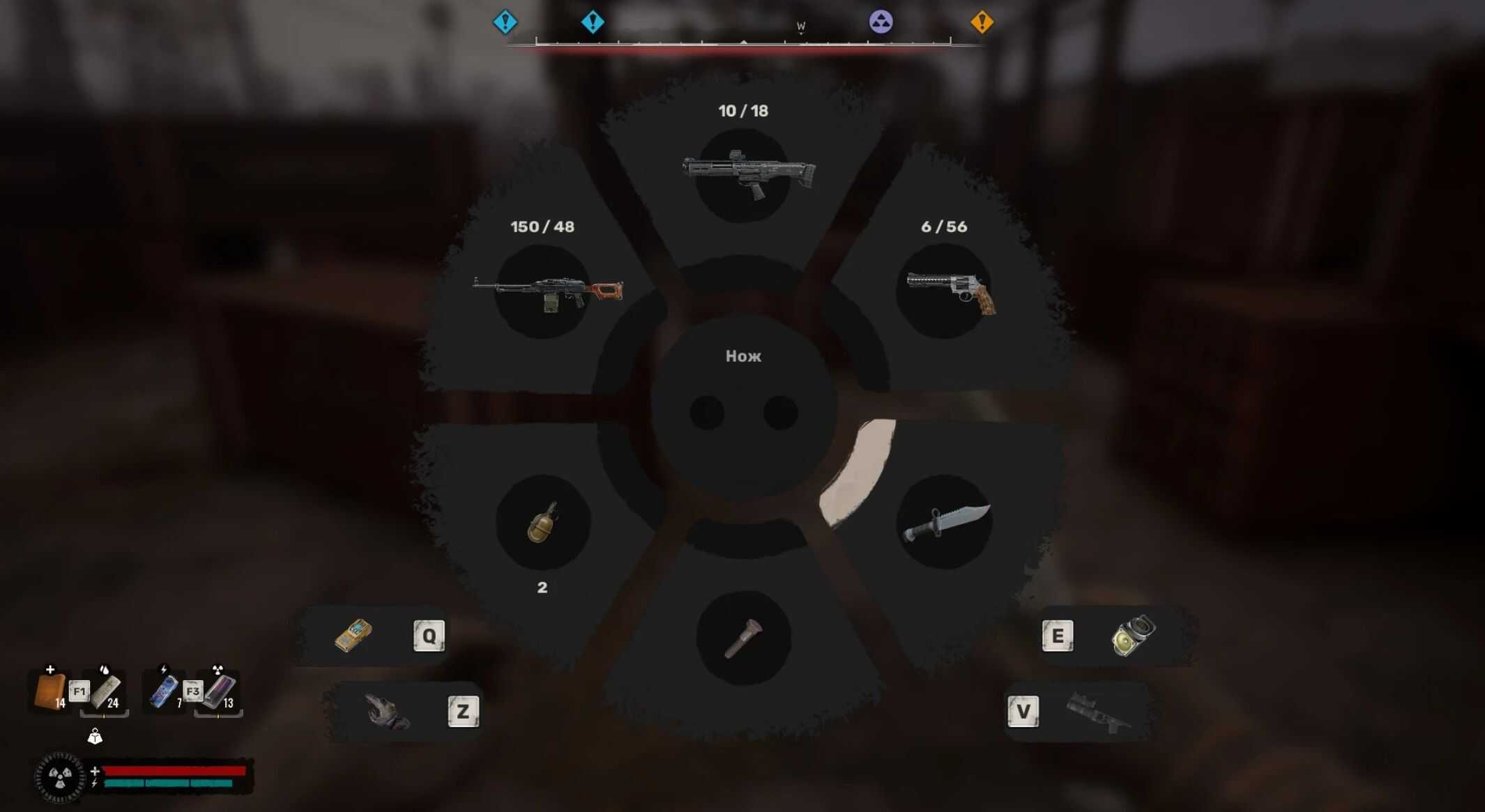The width and height of the screenshot is (1485, 812).
Task: Use the radiation-marked quick slot item
Action: (x=220, y=691)
